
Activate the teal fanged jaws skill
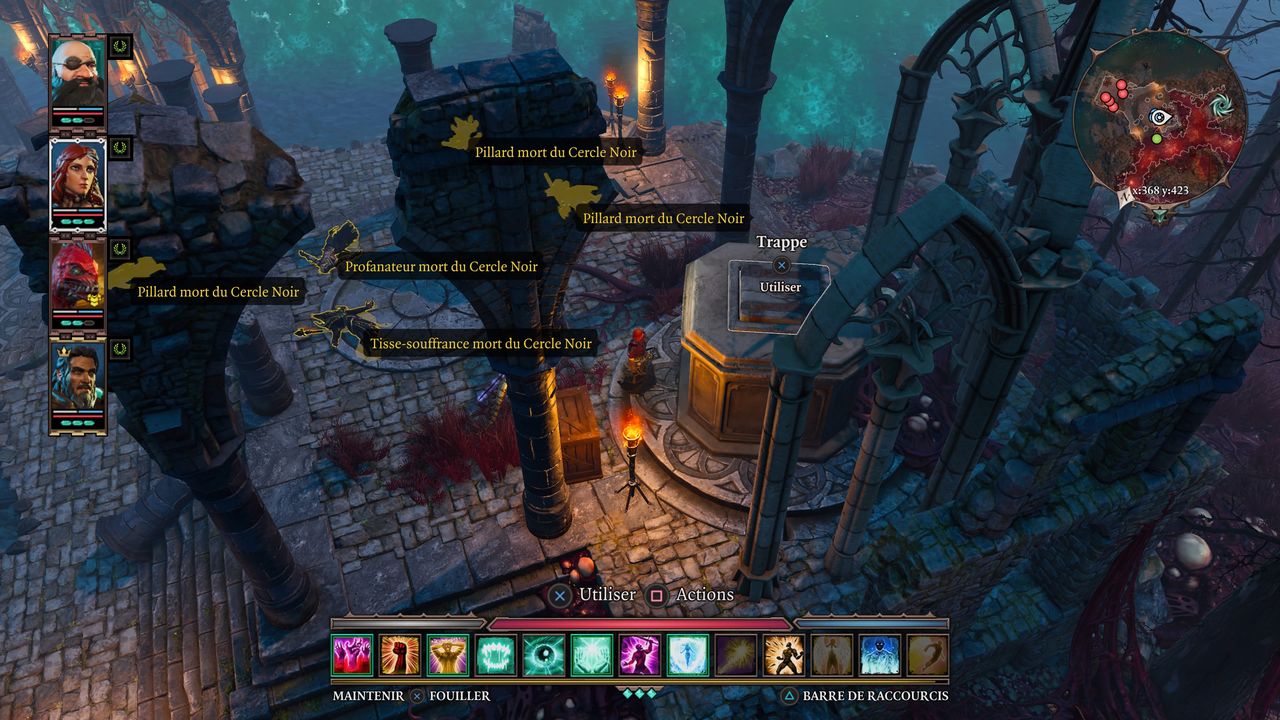(496, 655)
